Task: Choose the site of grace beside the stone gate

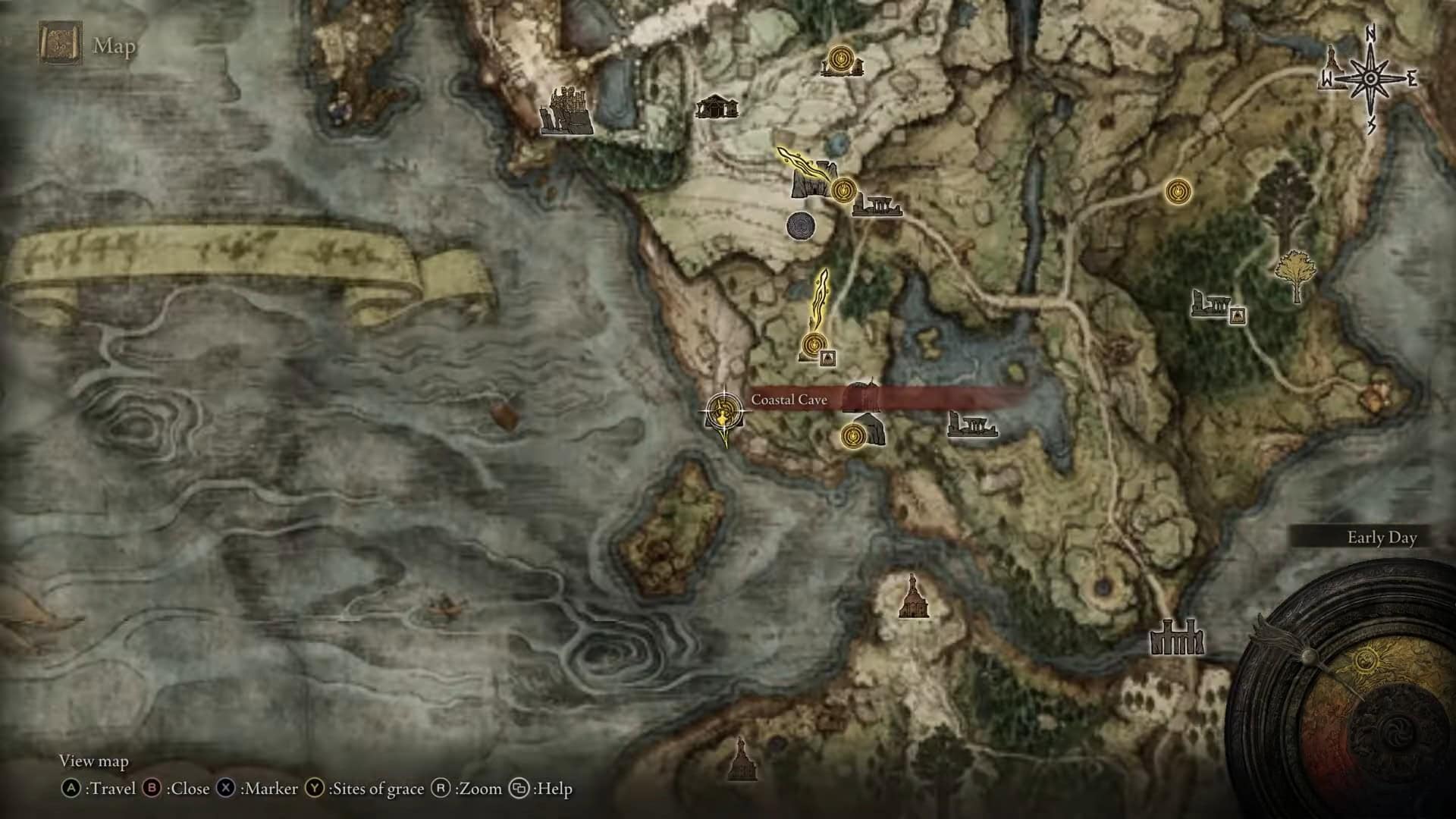Action: pyautogui.click(x=843, y=189)
